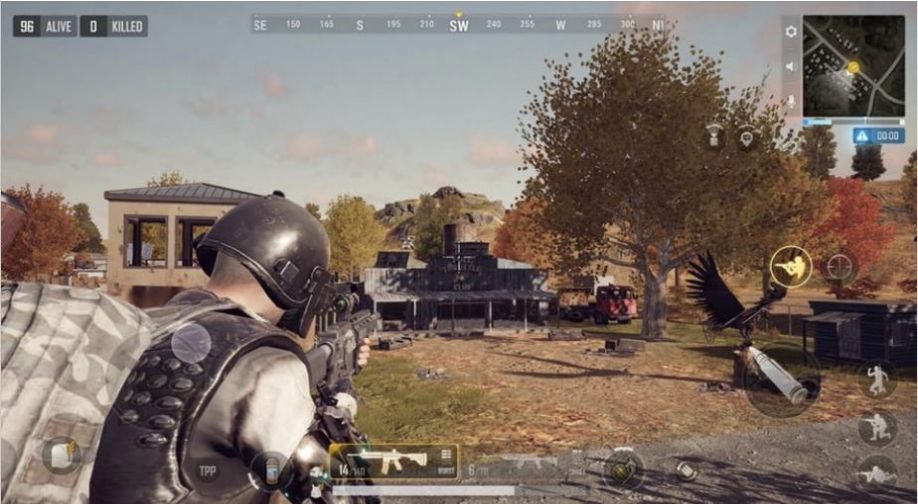Viewport: 918px width, 504px height.
Task: Jump with the jumping figure button
Action: [x=876, y=380]
